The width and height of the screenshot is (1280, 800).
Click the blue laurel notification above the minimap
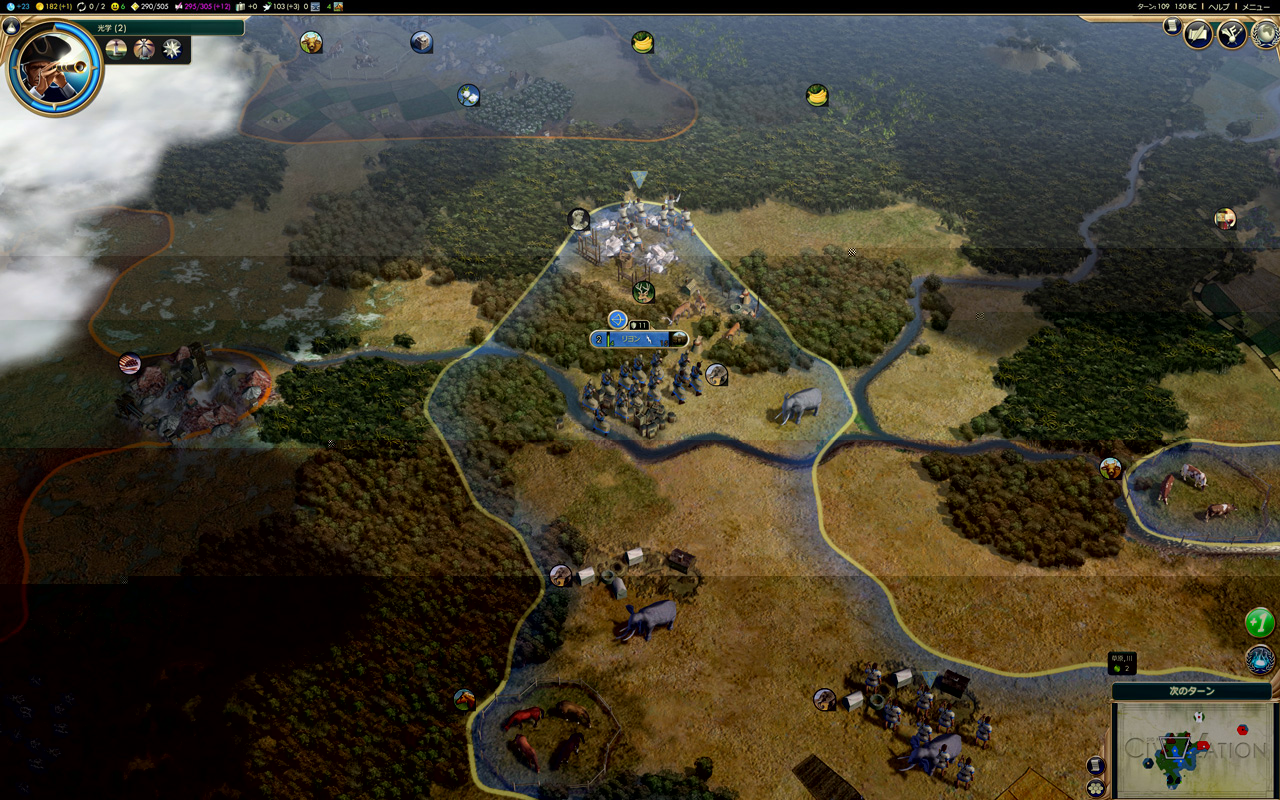1260,661
